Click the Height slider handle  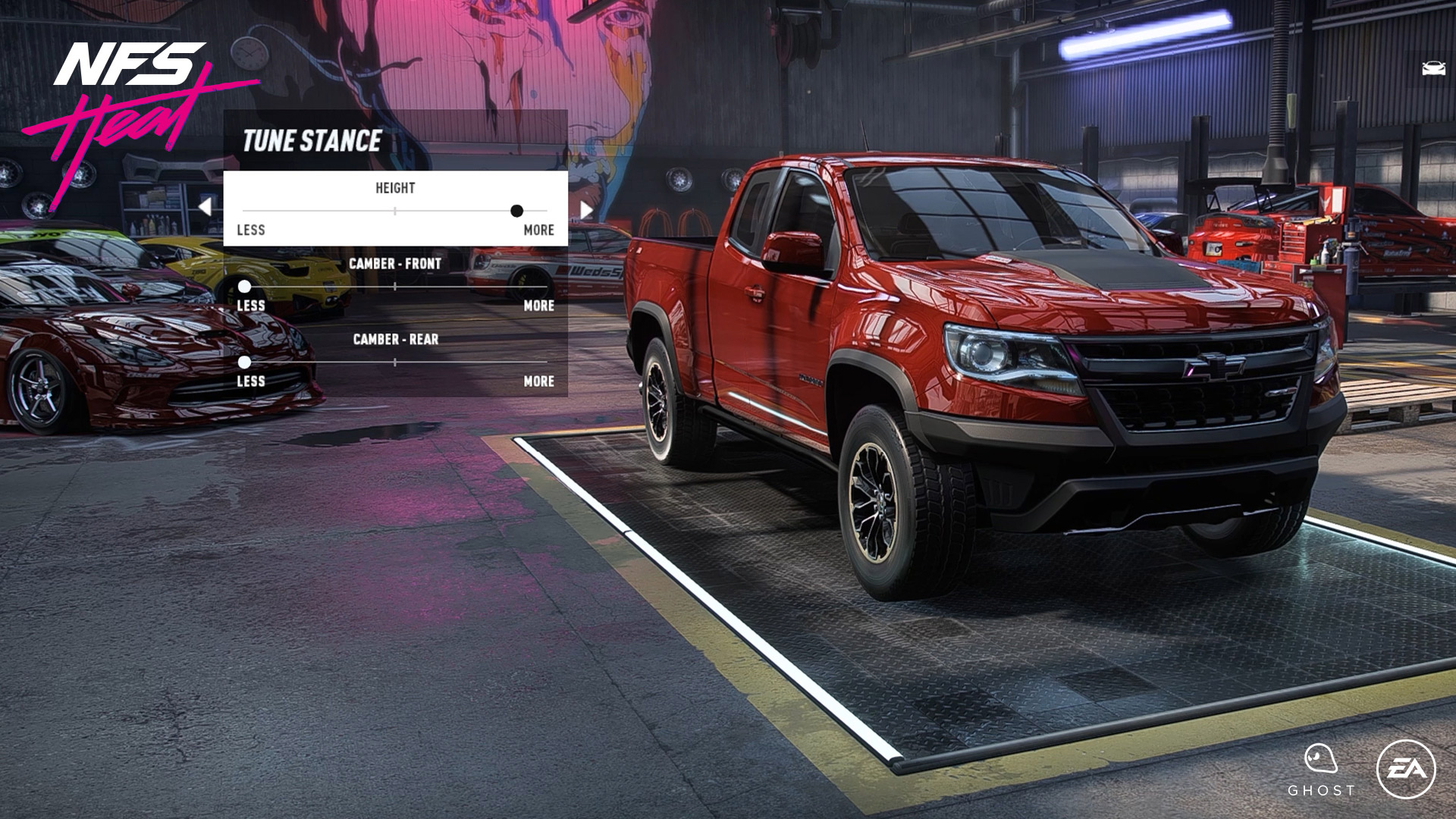click(x=516, y=211)
